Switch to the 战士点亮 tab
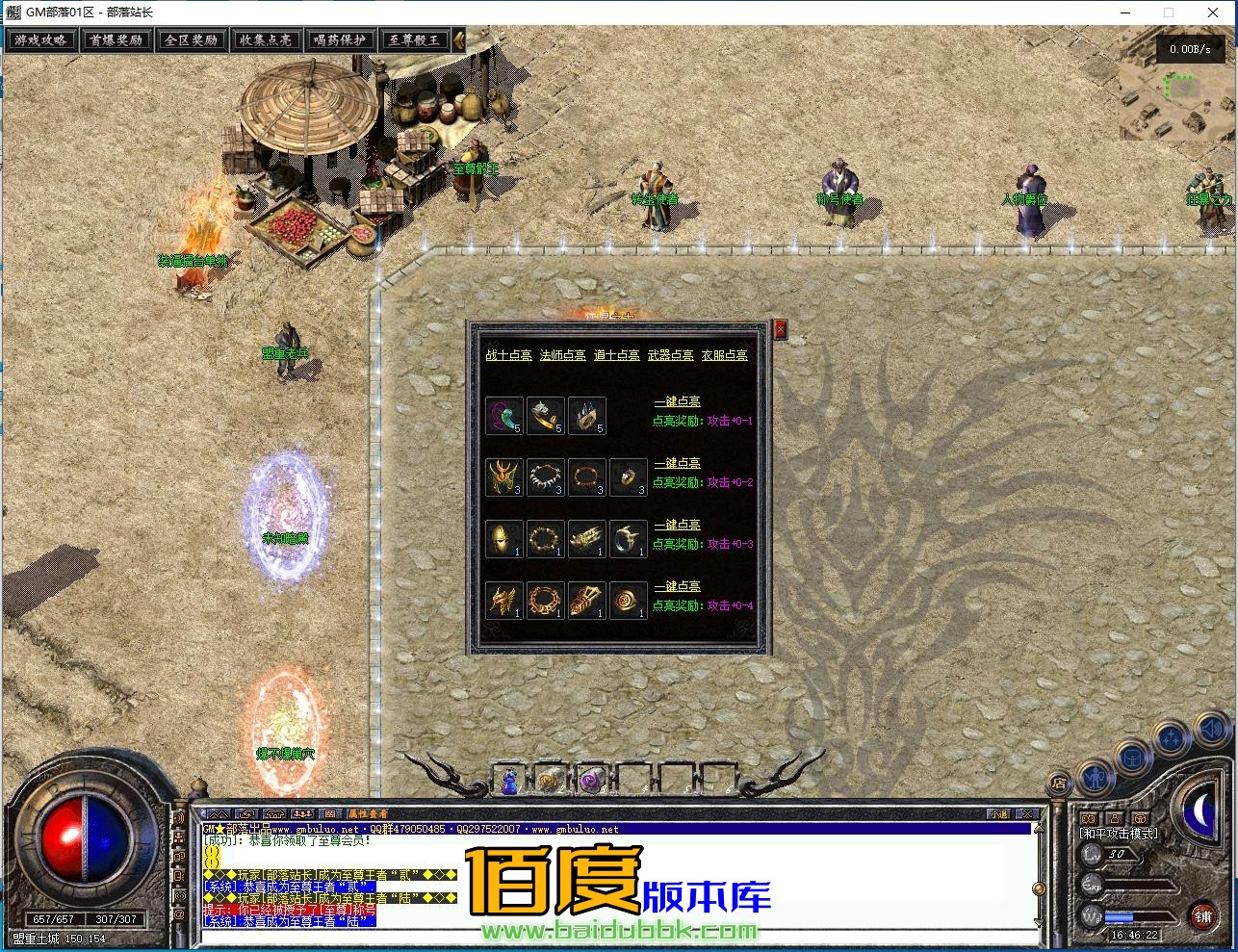The height and width of the screenshot is (952, 1238). coord(508,355)
